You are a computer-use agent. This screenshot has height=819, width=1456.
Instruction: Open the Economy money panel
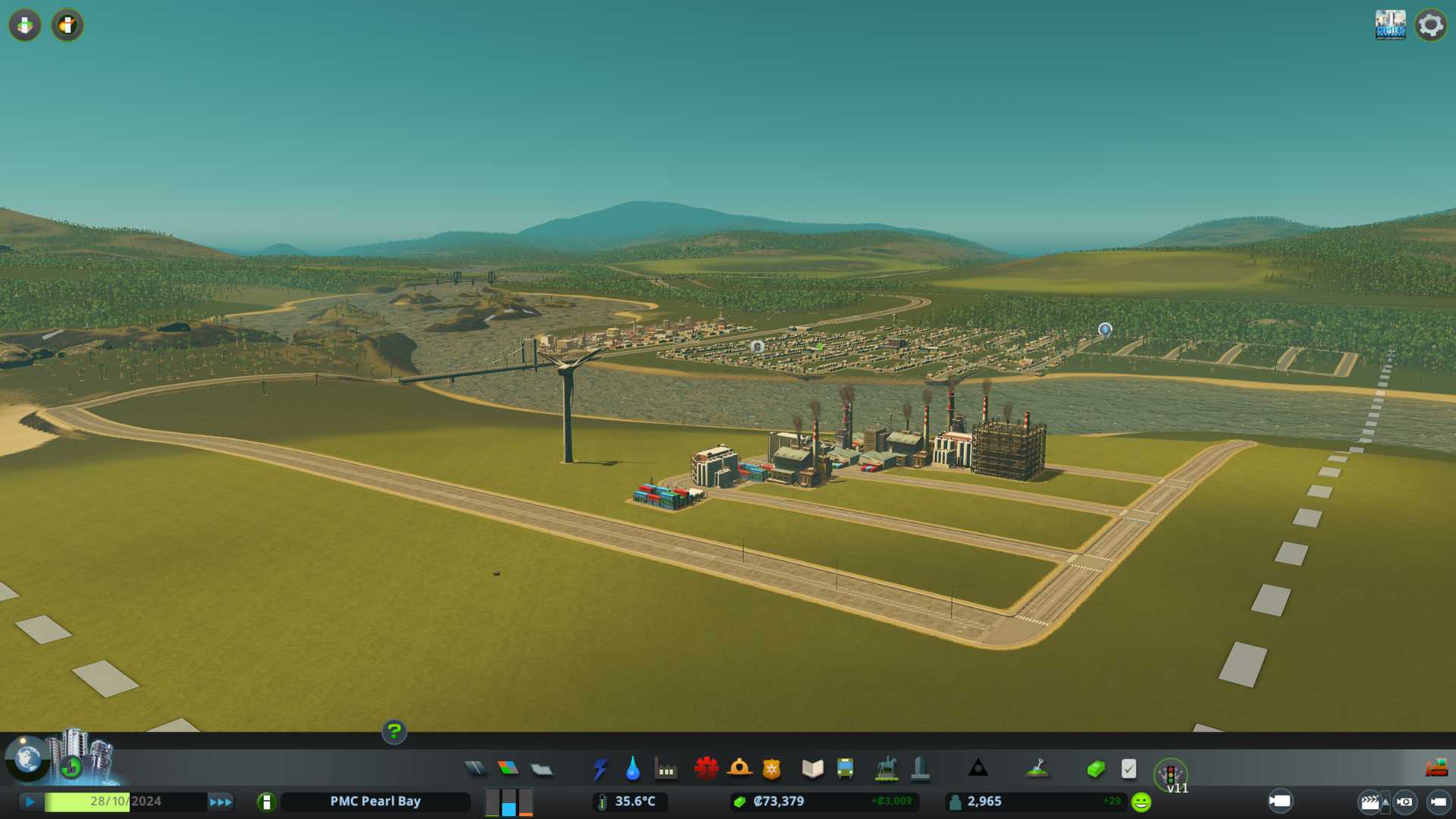1096,769
